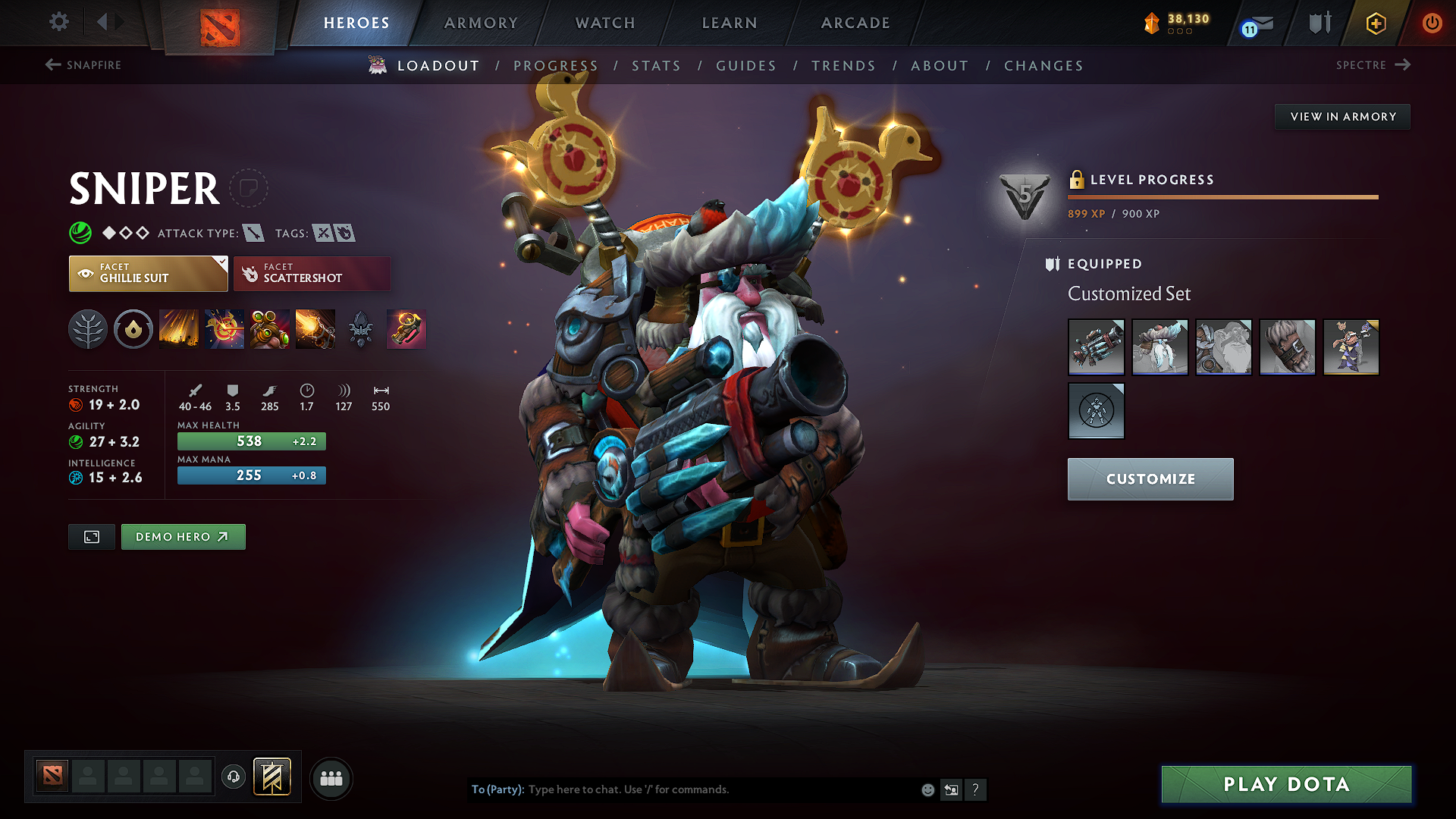The width and height of the screenshot is (1456, 819).
Task: Toggle the ranged attack type filter icon
Action: pos(256,233)
